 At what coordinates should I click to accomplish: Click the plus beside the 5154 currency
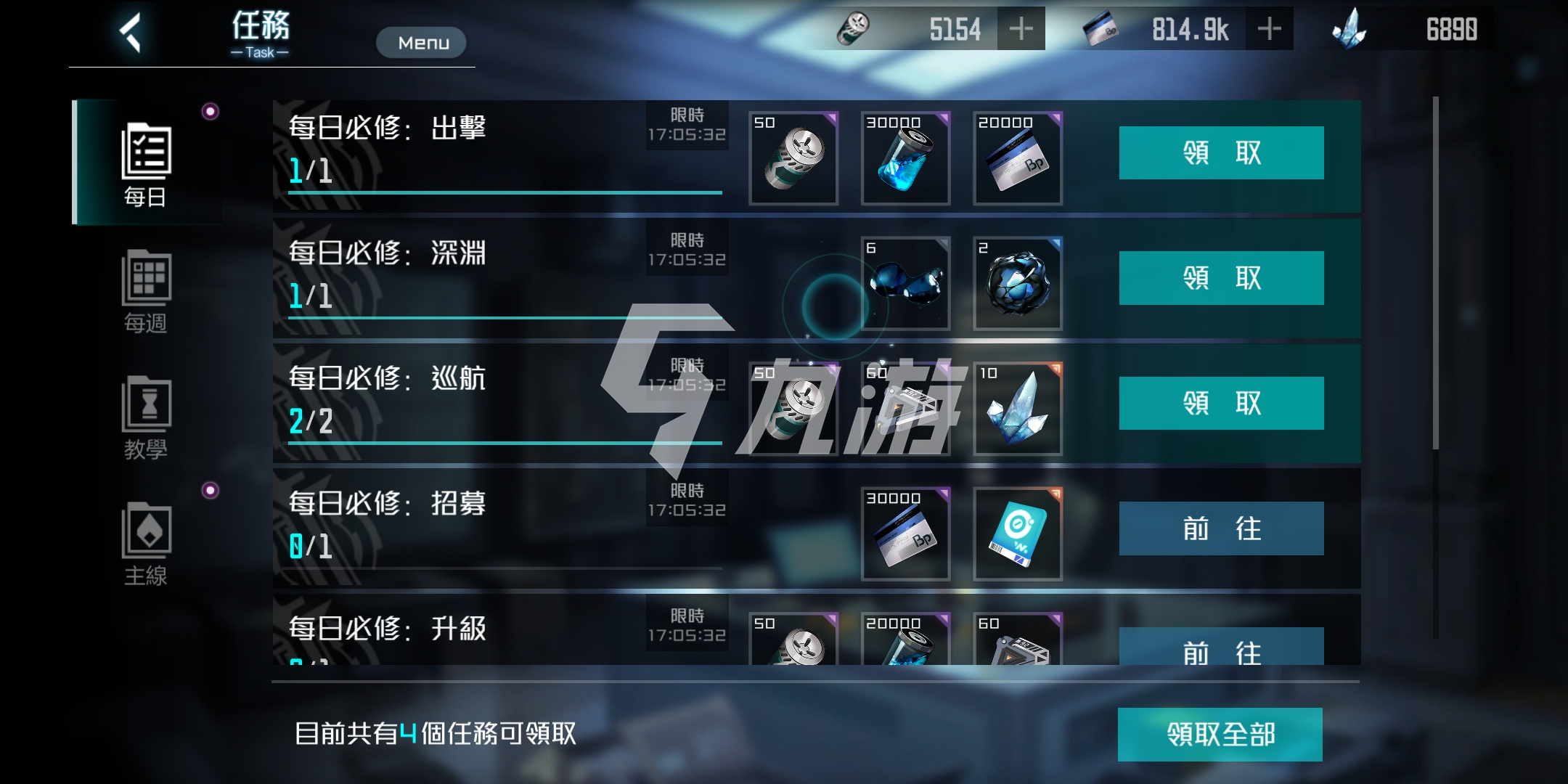point(1023,28)
